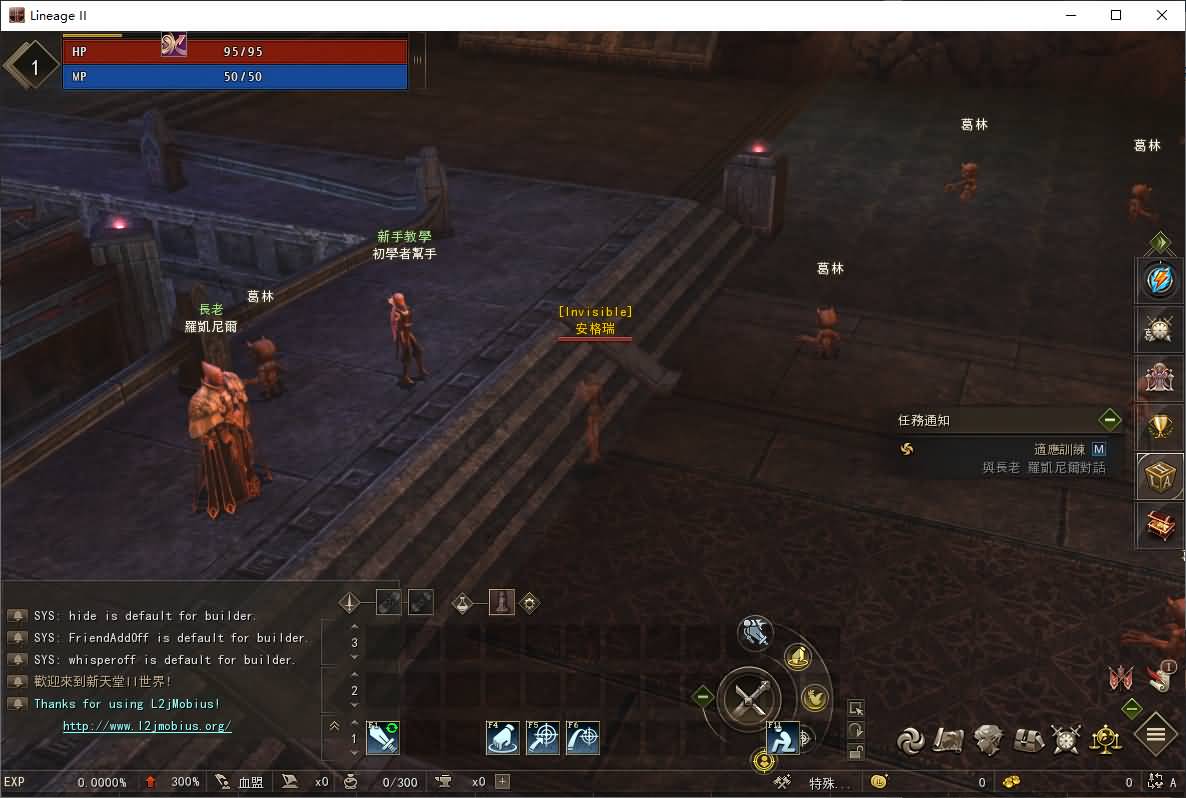
Task: Open the l2jmobius.org link in chat
Action: point(147,726)
